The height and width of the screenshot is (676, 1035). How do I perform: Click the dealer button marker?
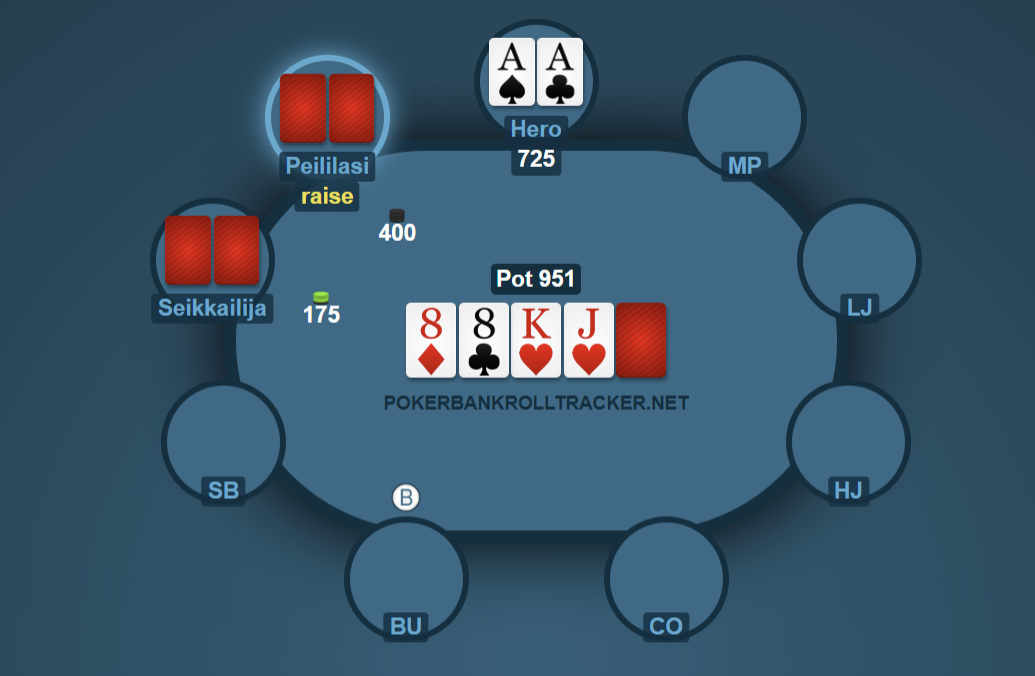405,497
